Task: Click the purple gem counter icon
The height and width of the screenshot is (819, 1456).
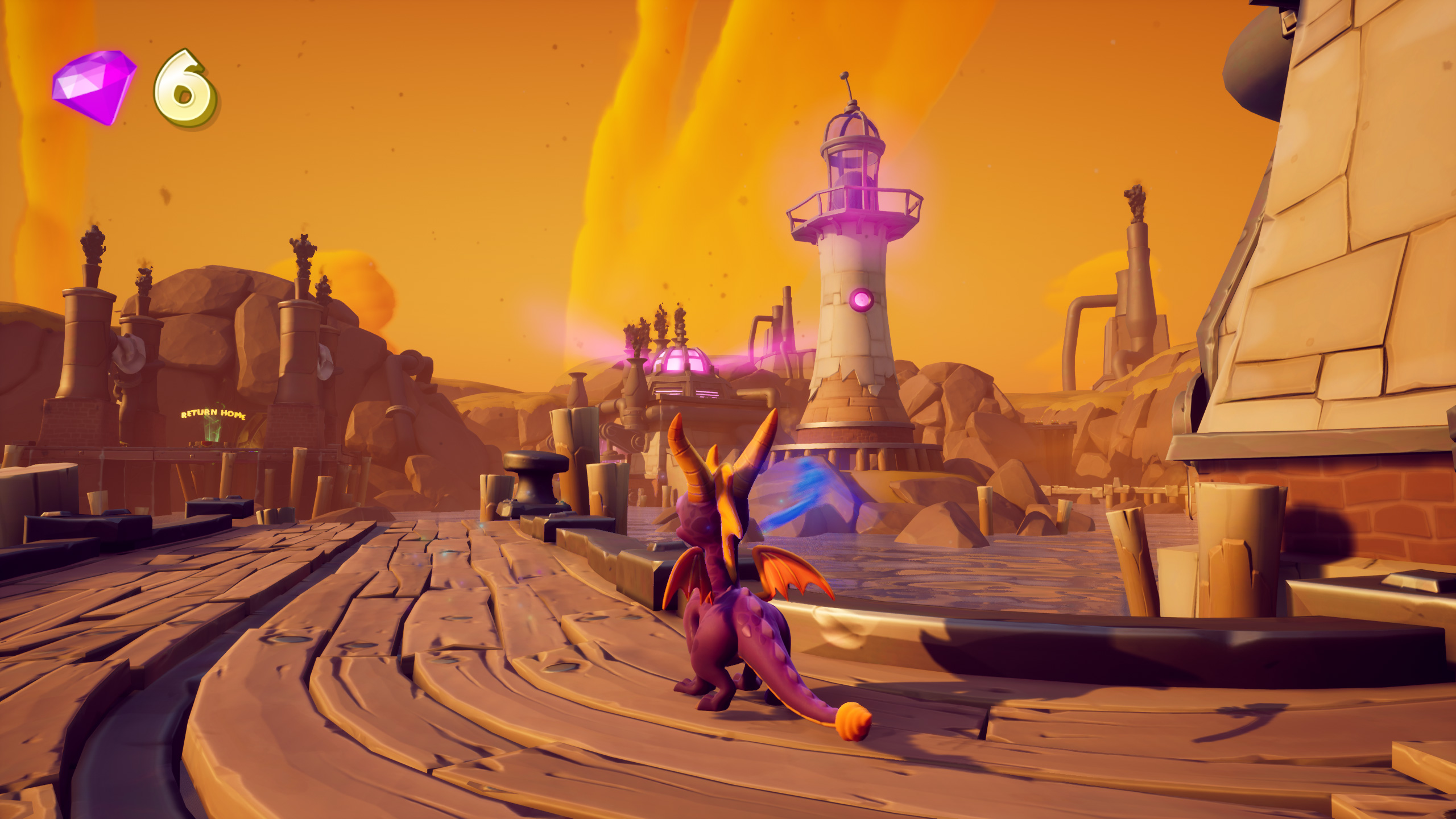Action: 94,86
